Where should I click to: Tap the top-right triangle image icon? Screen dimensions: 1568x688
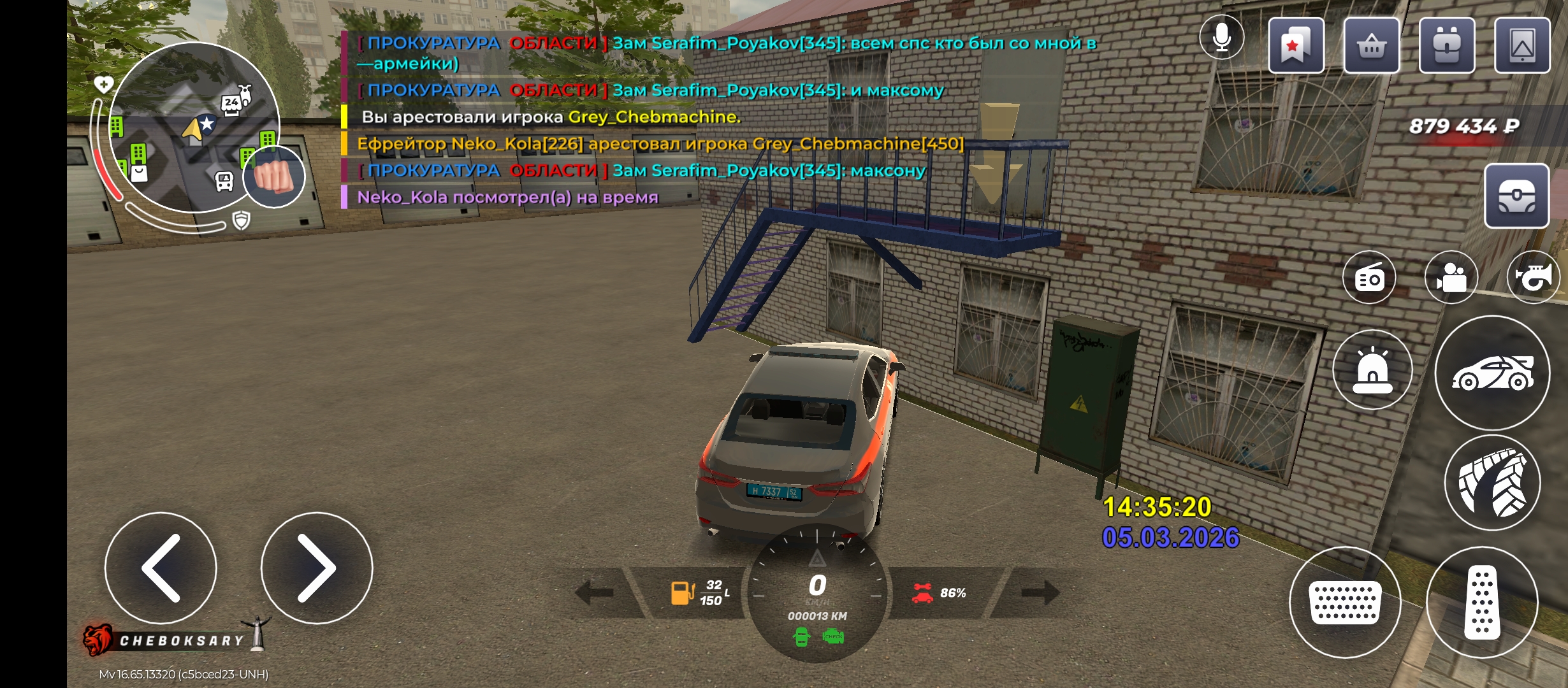point(1522,45)
